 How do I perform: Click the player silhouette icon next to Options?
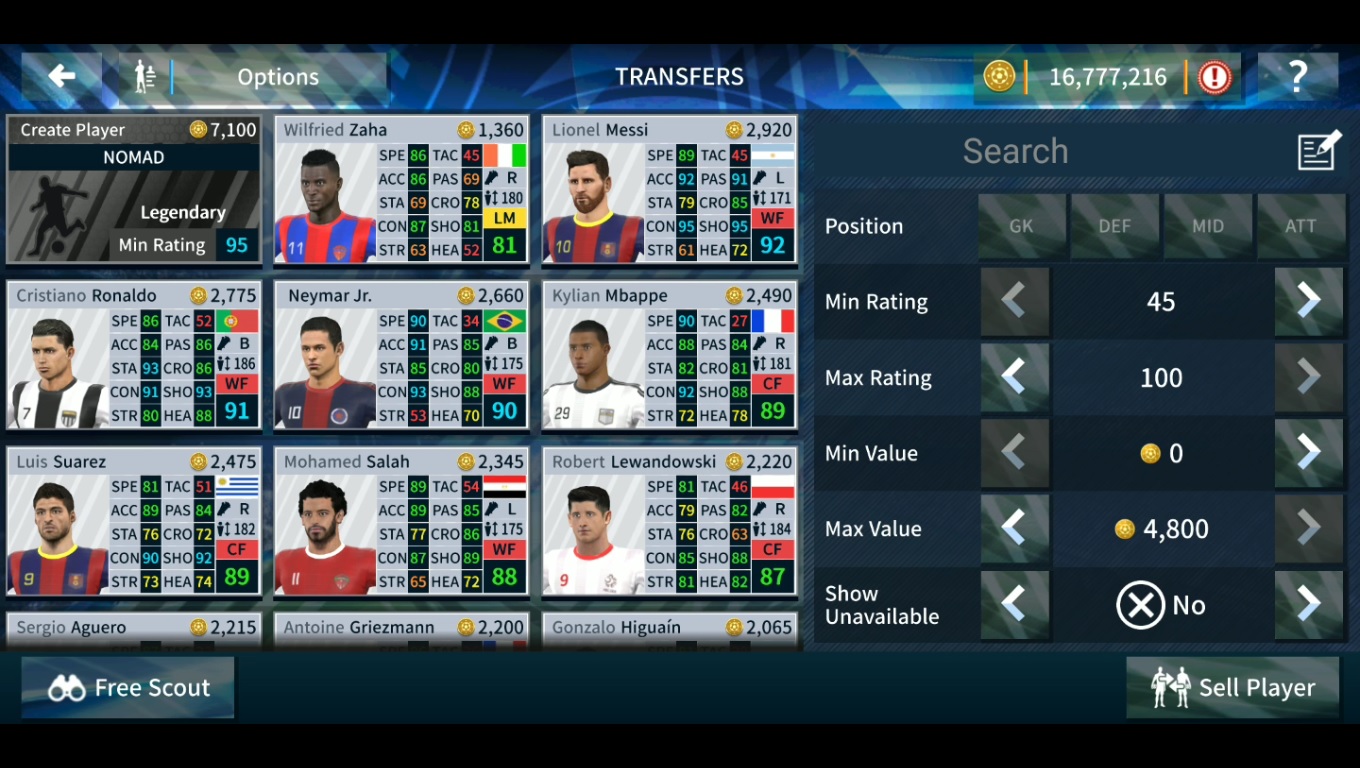144,76
